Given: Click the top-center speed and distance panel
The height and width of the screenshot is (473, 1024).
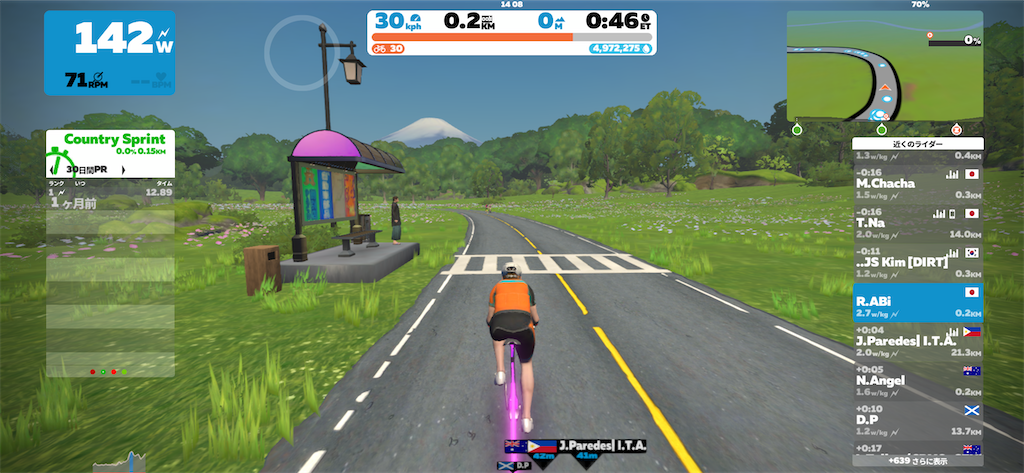Looking at the screenshot, I should point(511,32).
